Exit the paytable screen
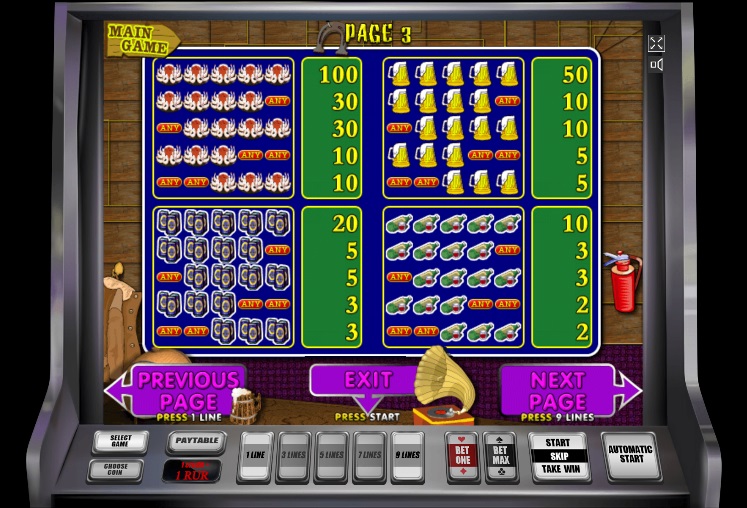This screenshot has height=508, width=747. point(367,381)
